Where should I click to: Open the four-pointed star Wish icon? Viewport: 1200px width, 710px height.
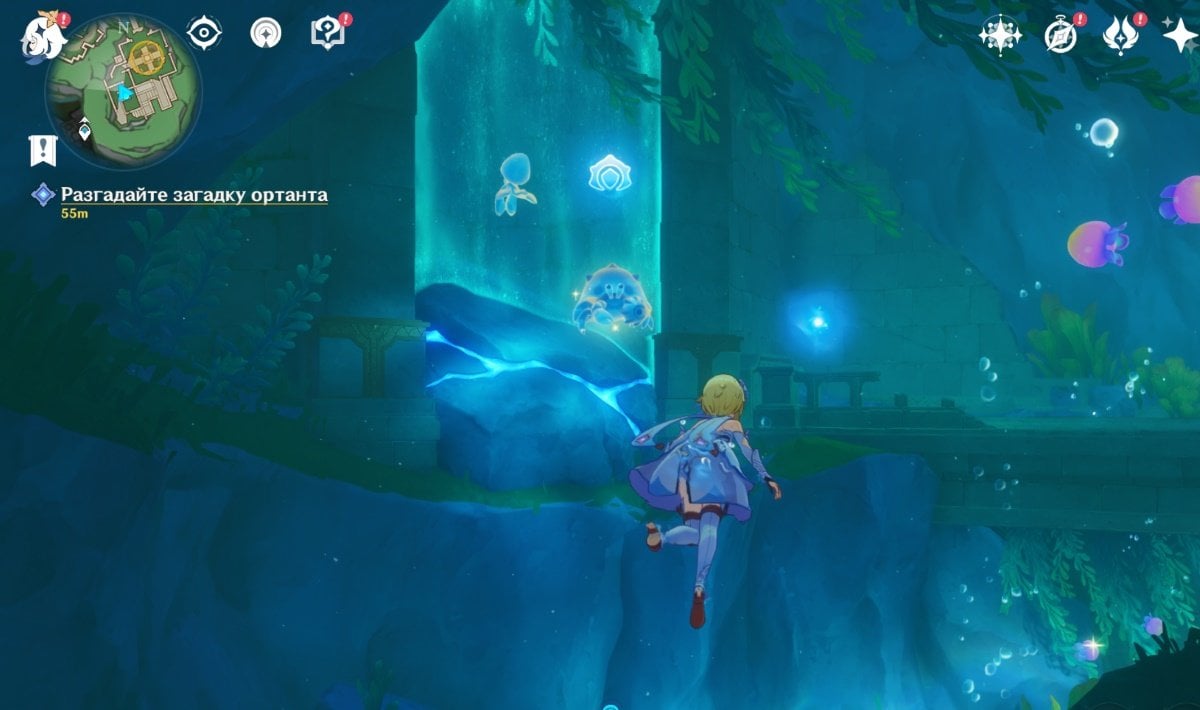pyautogui.click(x=1180, y=35)
